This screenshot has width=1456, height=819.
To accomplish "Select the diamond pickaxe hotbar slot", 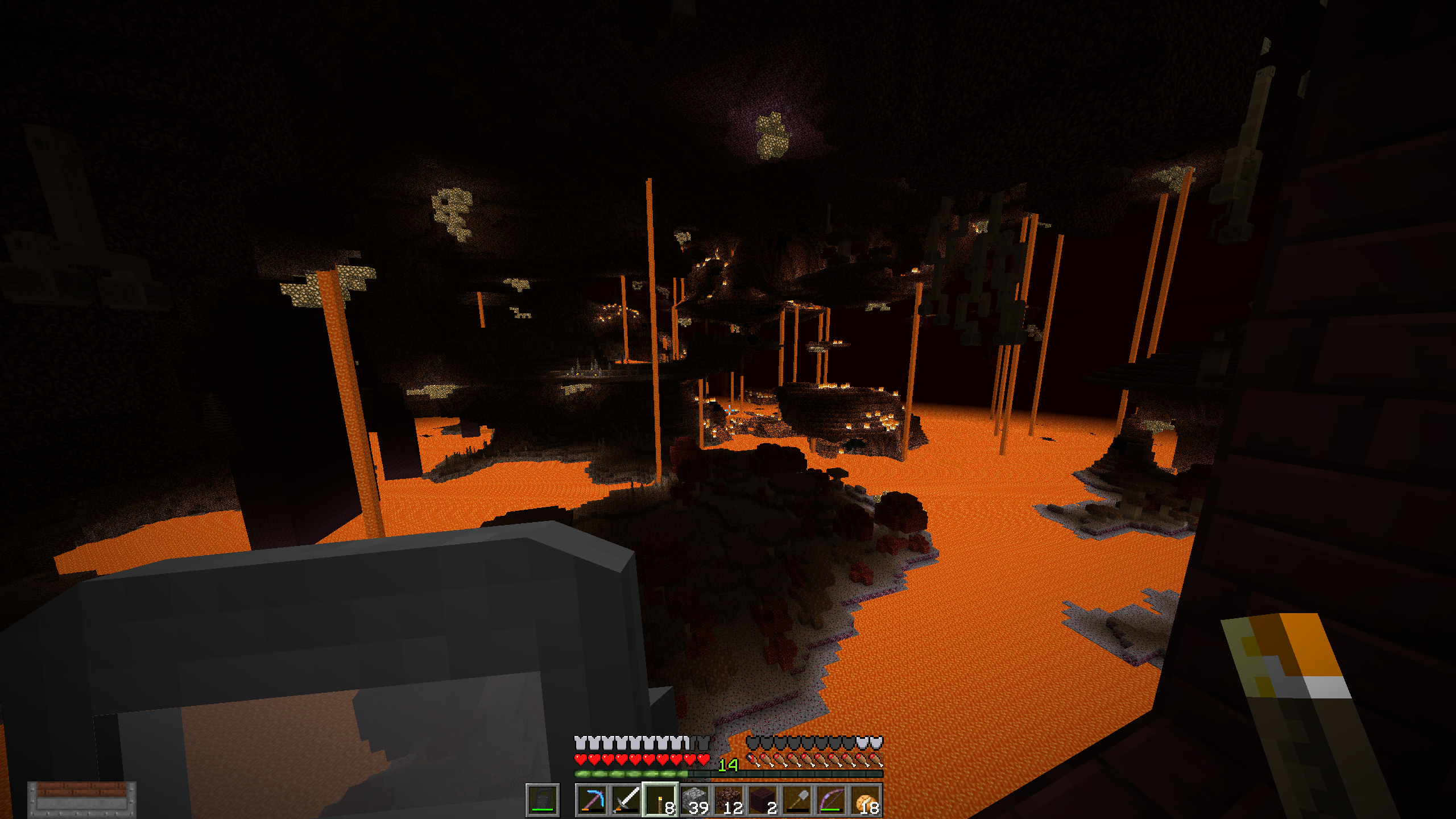I will coord(591,800).
